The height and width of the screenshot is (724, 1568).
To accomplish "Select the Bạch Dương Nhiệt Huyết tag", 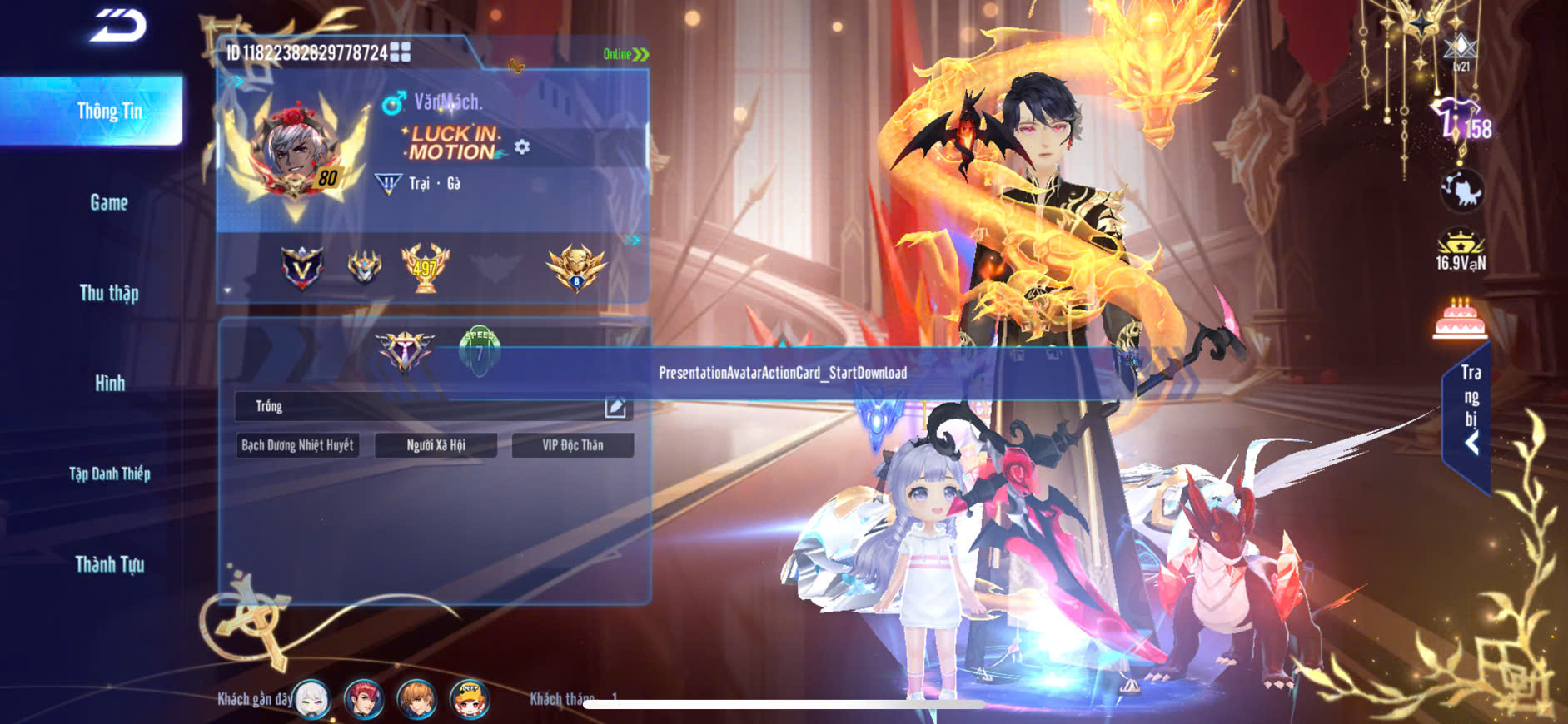I will pyautogui.click(x=297, y=445).
